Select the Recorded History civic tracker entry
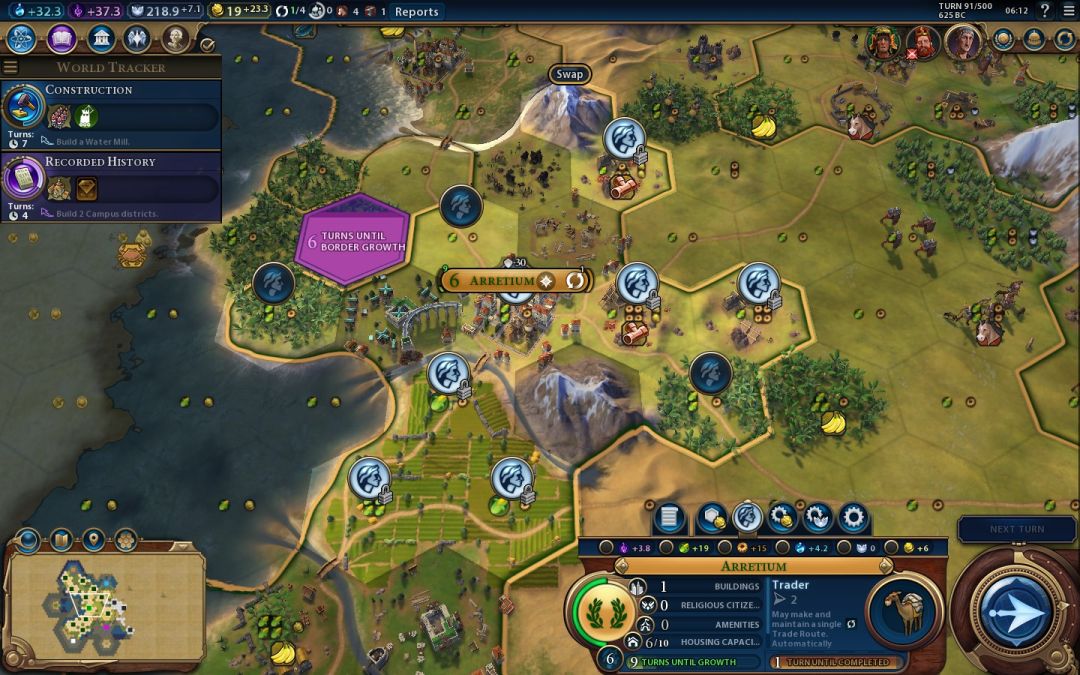Screen dimensions: 1080x675 110,186
